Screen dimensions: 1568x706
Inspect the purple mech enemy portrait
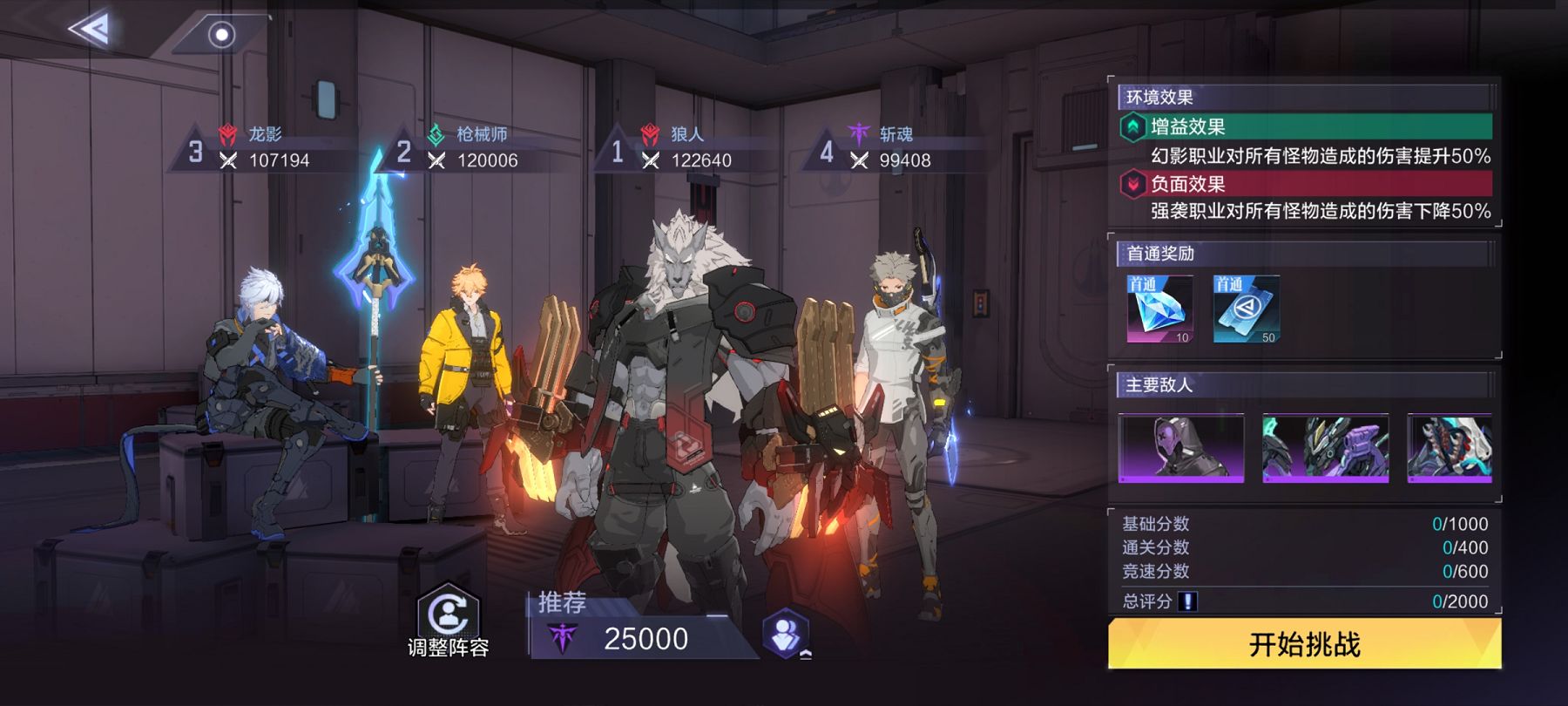click(1325, 448)
